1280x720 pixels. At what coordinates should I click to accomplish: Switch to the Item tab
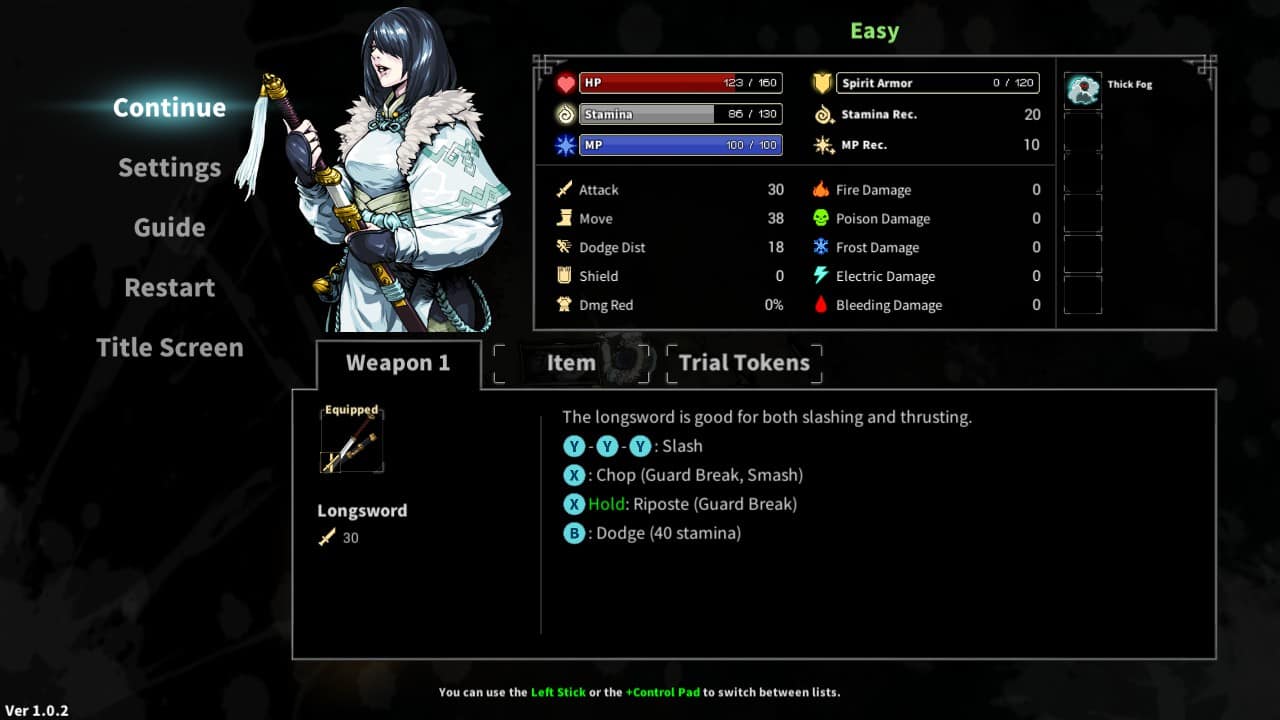(x=571, y=362)
